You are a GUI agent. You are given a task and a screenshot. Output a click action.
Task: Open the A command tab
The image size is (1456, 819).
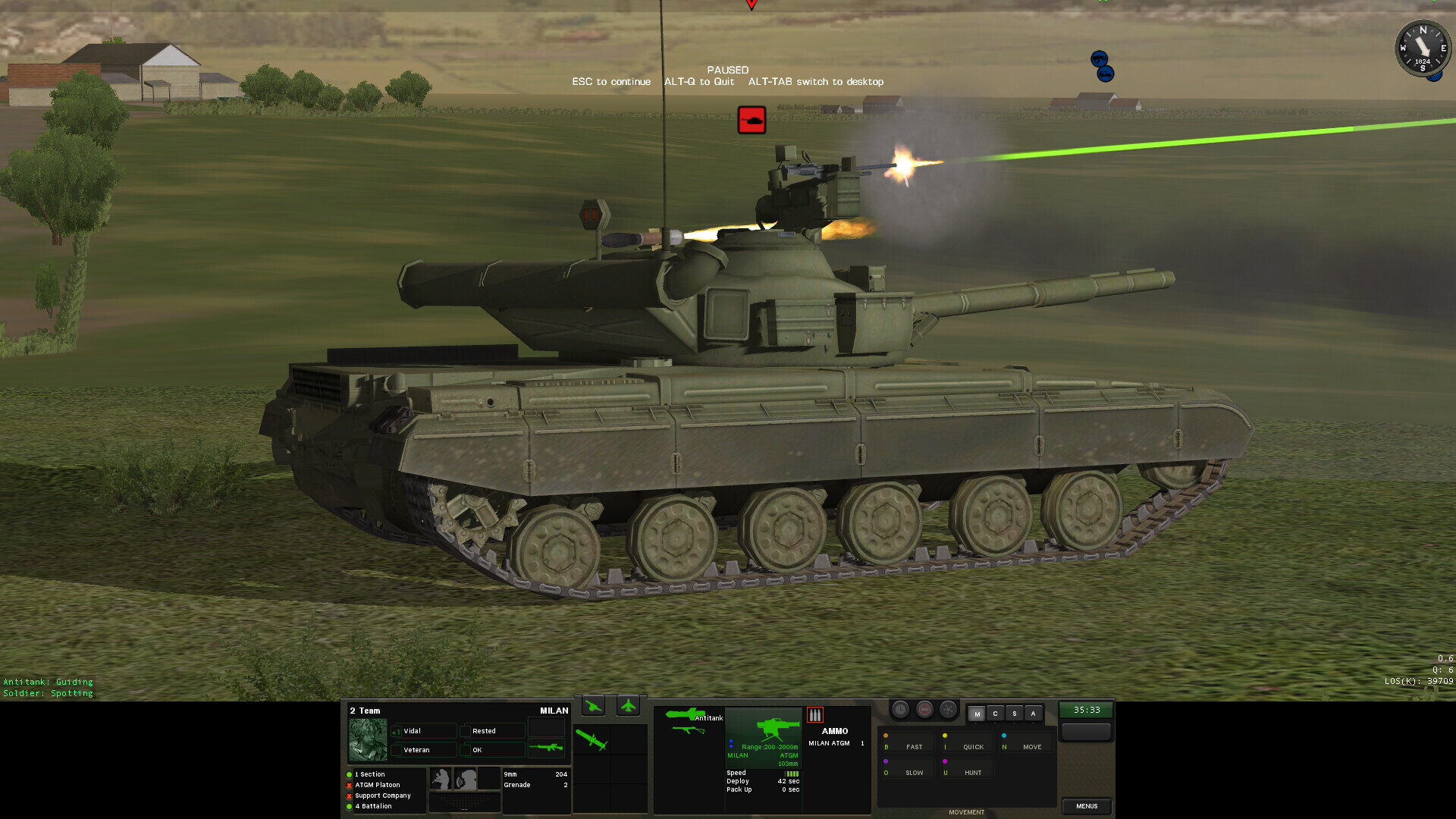(x=1033, y=714)
